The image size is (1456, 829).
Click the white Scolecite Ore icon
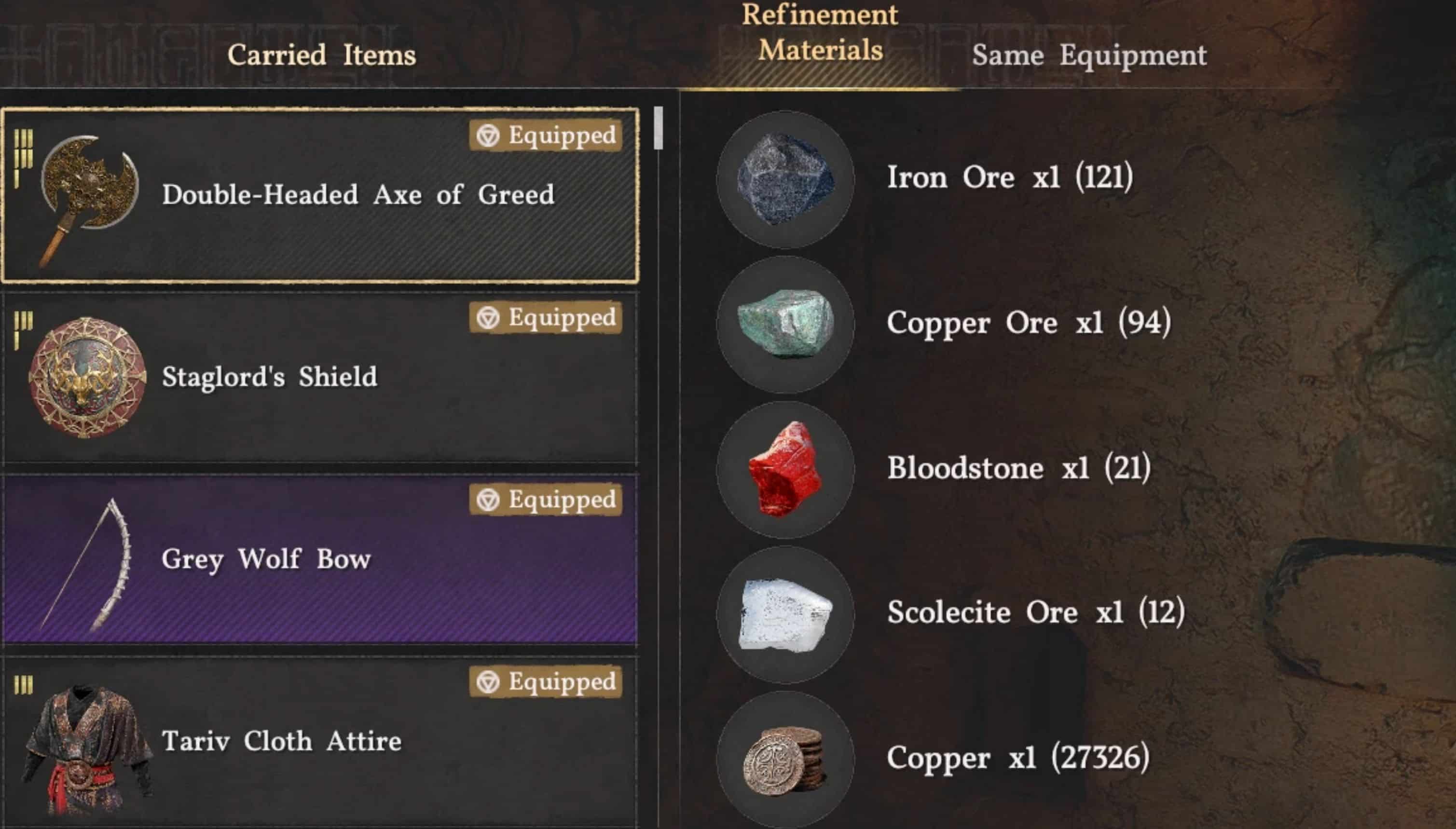pyautogui.click(x=785, y=615)
